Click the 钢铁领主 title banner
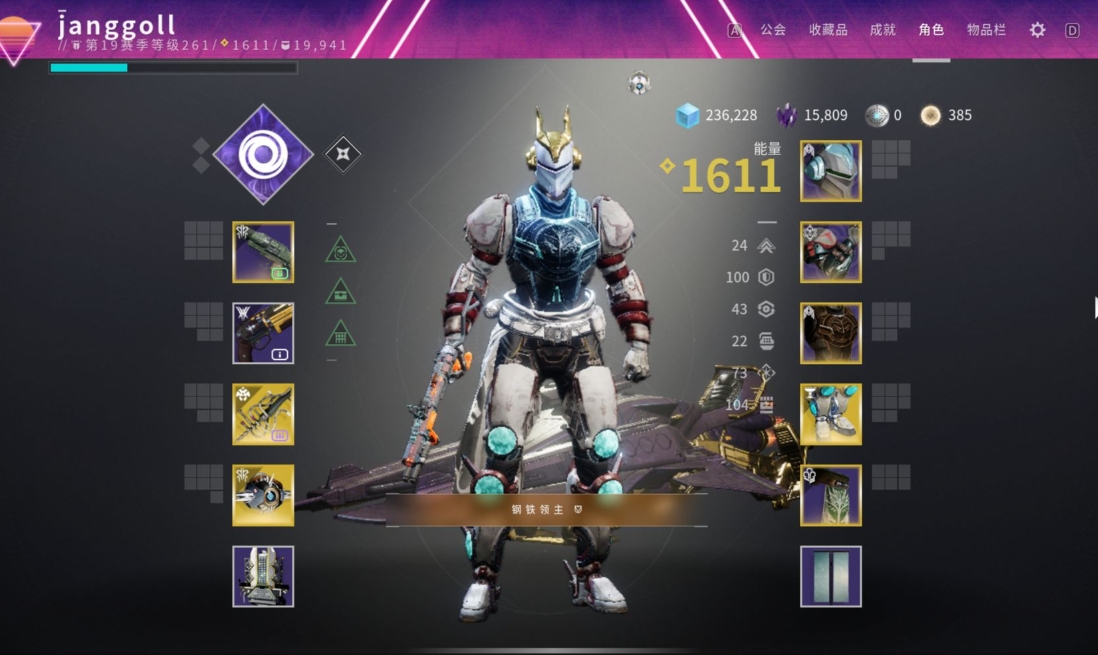Screen dimensions: 1098x655 546,509
